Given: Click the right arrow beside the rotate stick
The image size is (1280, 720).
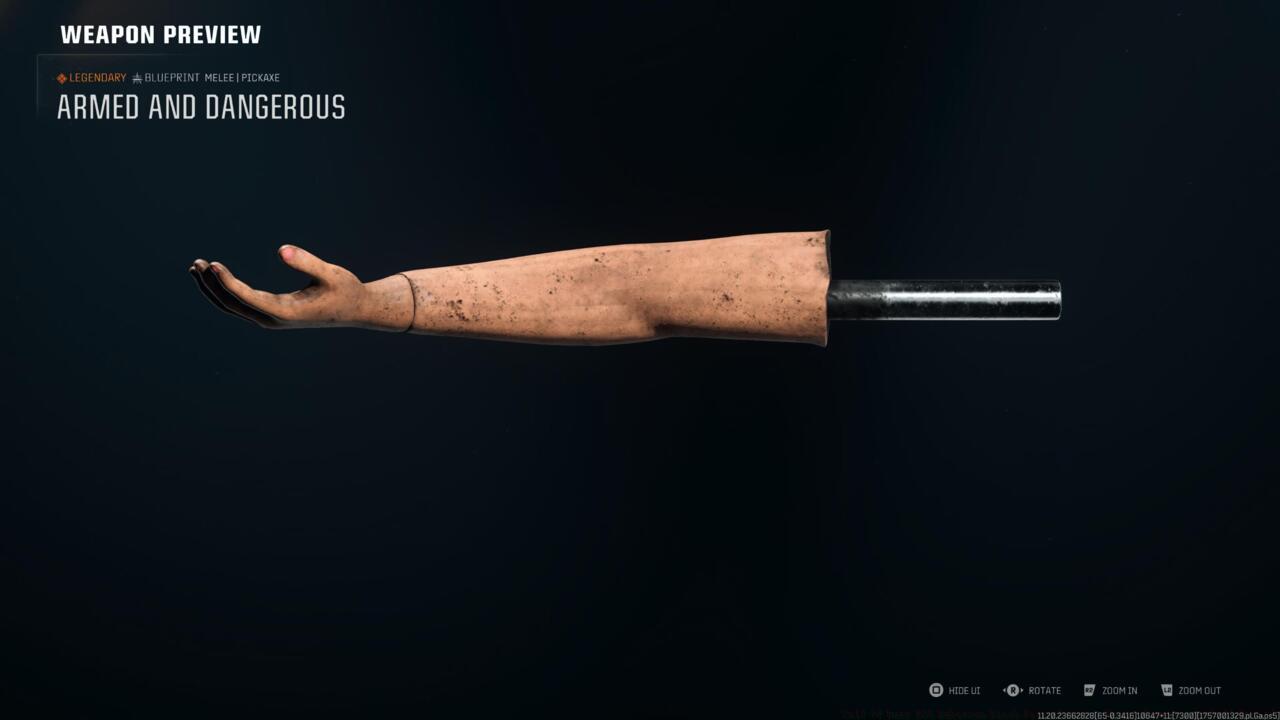Looking at the screenshot, I should click(1023, 690).
